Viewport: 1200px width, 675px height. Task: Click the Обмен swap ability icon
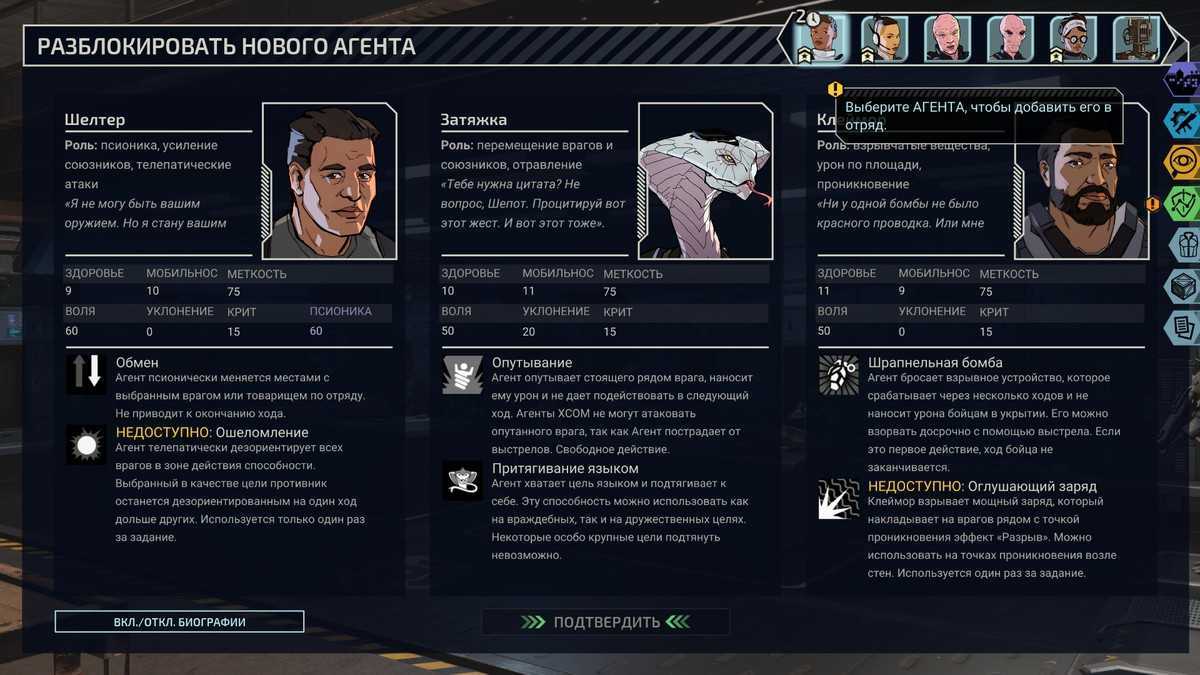(85, 372)
